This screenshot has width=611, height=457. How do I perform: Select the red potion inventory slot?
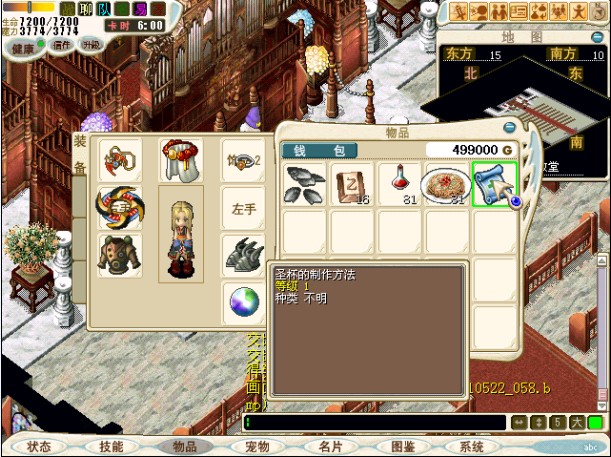[400, 185]
